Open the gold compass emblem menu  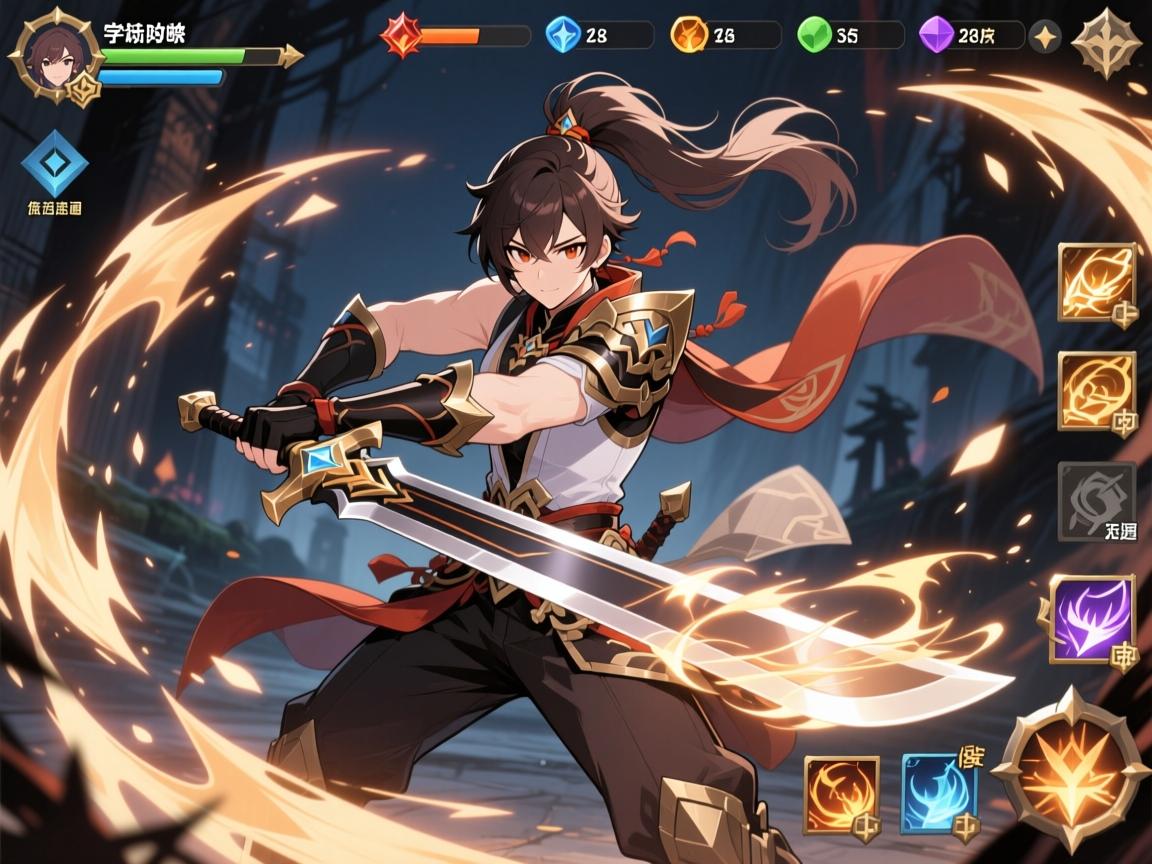[x=1105, y=41]
